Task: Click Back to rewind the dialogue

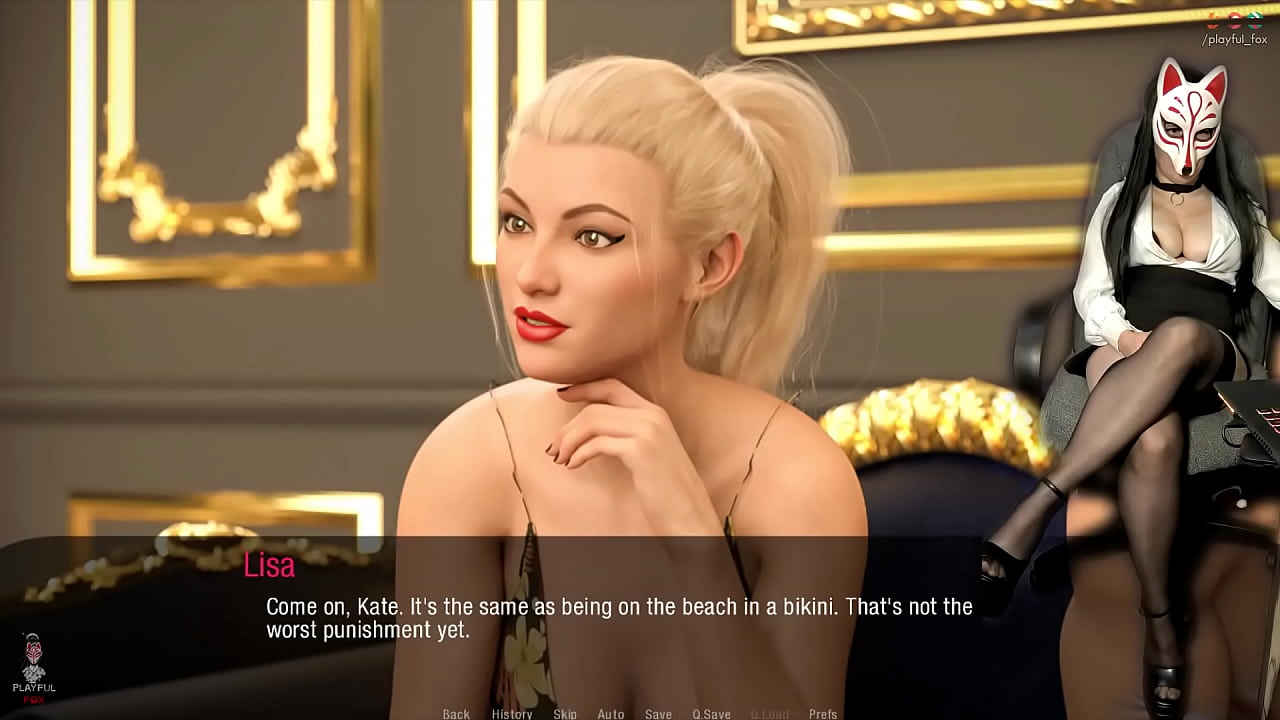Action: point(455,714)
